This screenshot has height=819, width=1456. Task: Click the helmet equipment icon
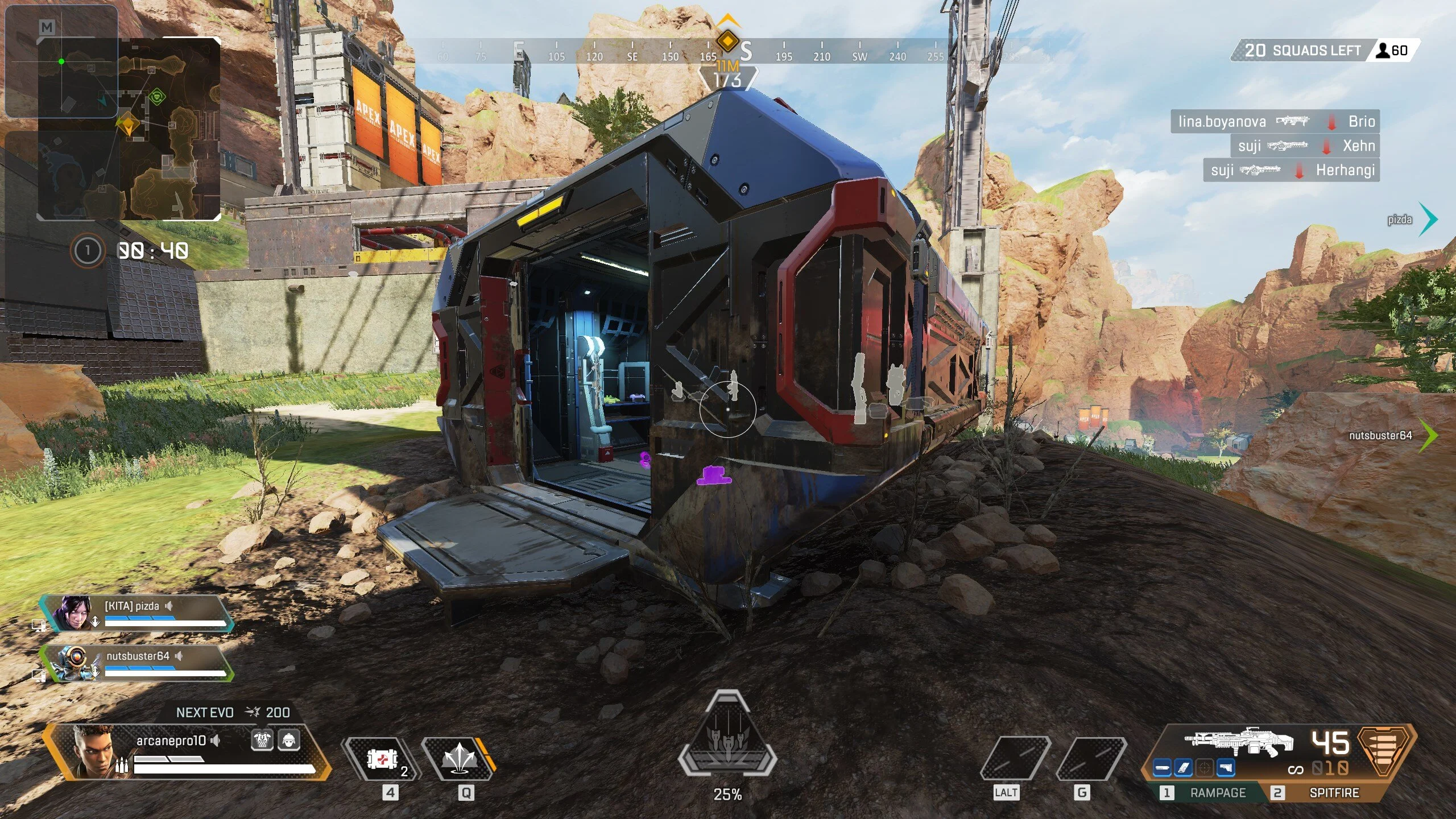point(289,740)
